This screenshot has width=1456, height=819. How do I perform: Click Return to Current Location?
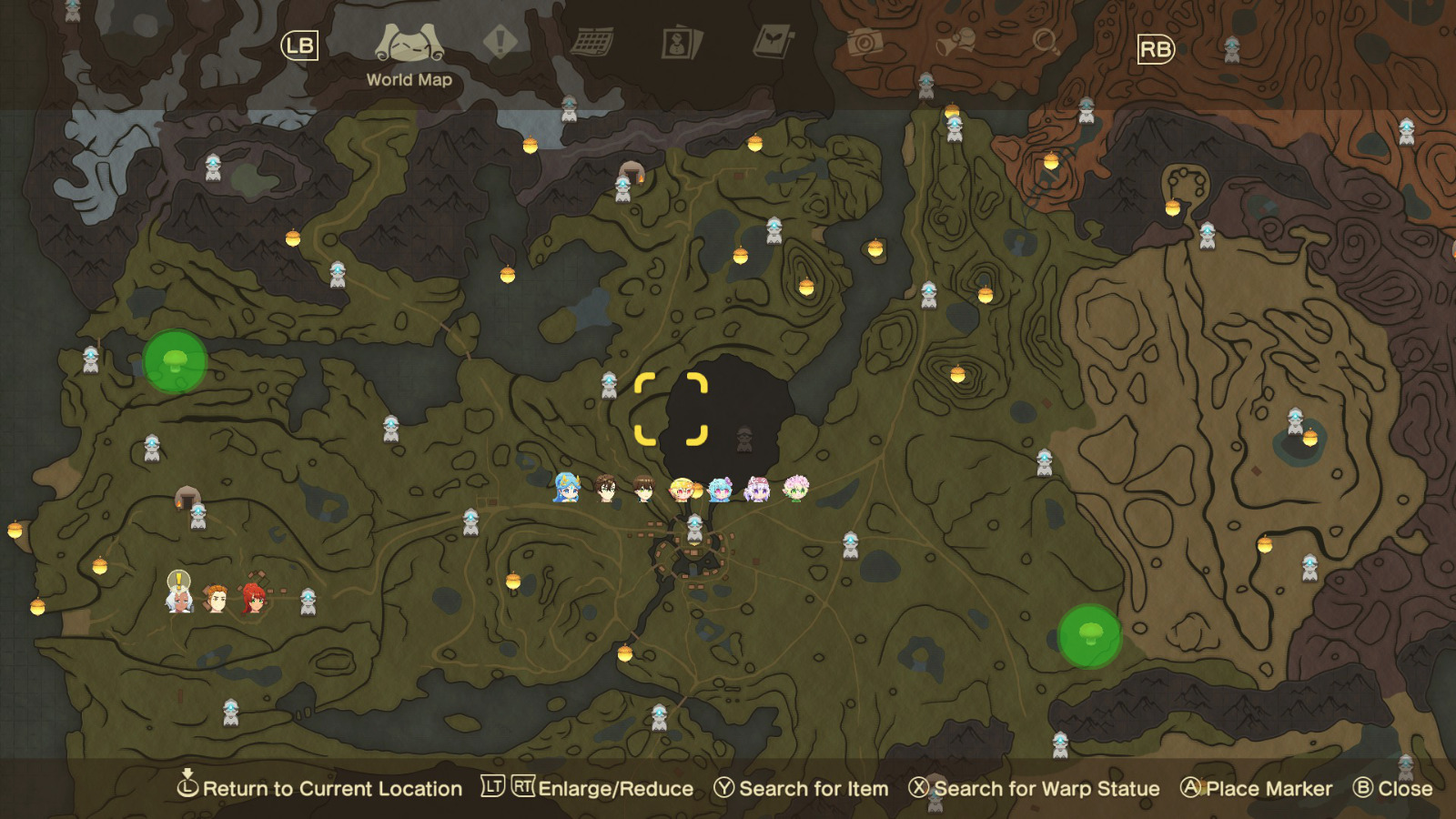[323, 789]
